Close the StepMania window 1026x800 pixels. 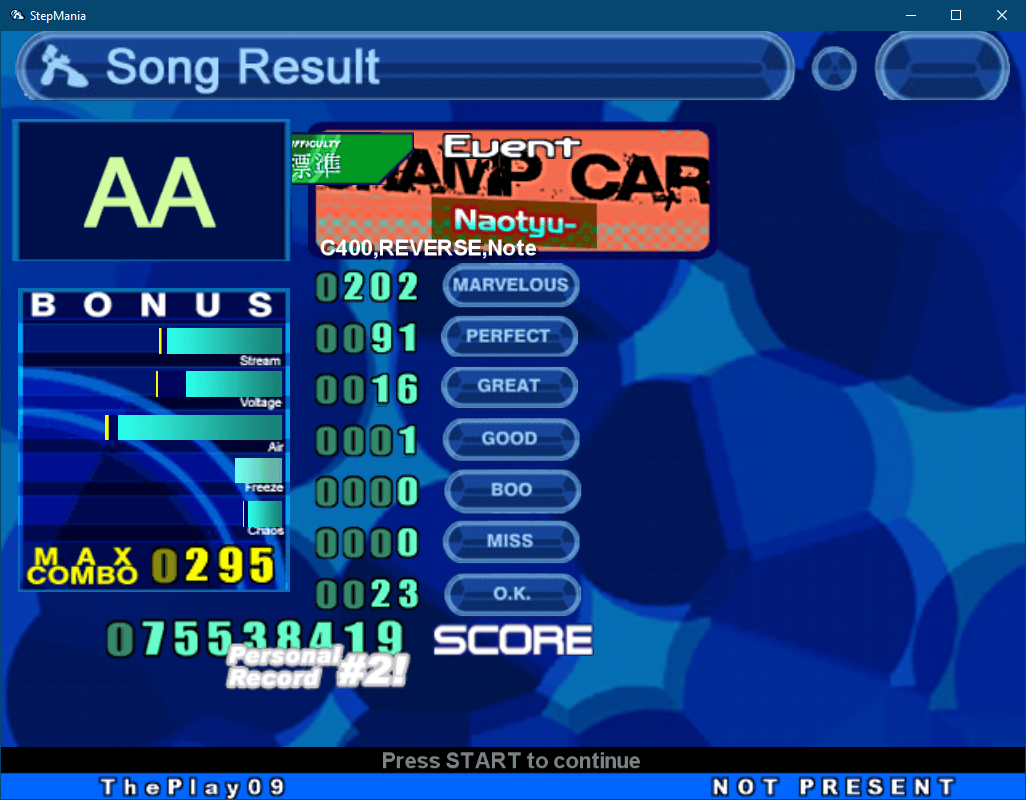tap(1001, 15)
